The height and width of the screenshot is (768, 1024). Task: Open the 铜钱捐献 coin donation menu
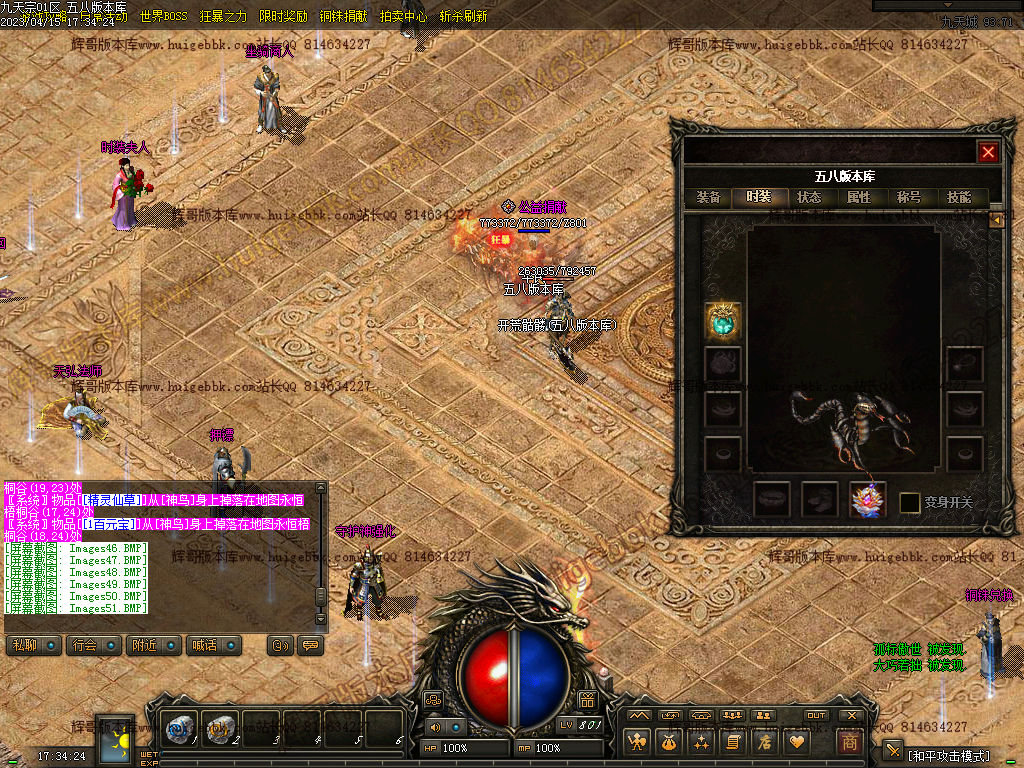point(343,17)
